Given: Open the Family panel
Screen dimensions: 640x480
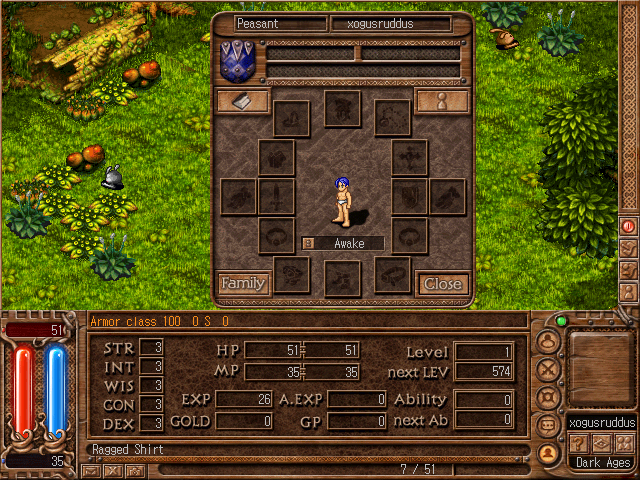Looking at the screenshot, I should click(x=243, y=284).
